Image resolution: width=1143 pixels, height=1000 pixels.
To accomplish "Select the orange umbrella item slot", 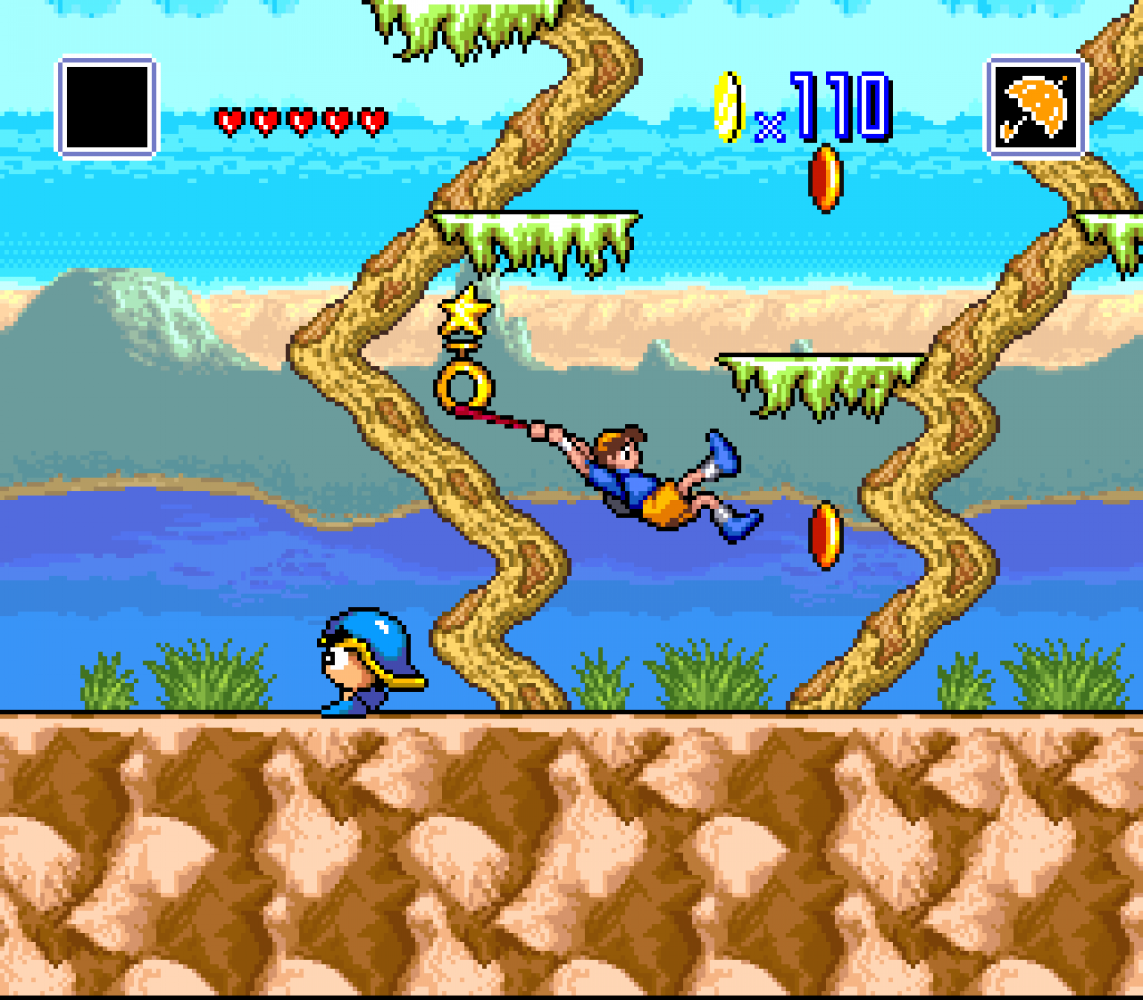I will point(1035,107).
